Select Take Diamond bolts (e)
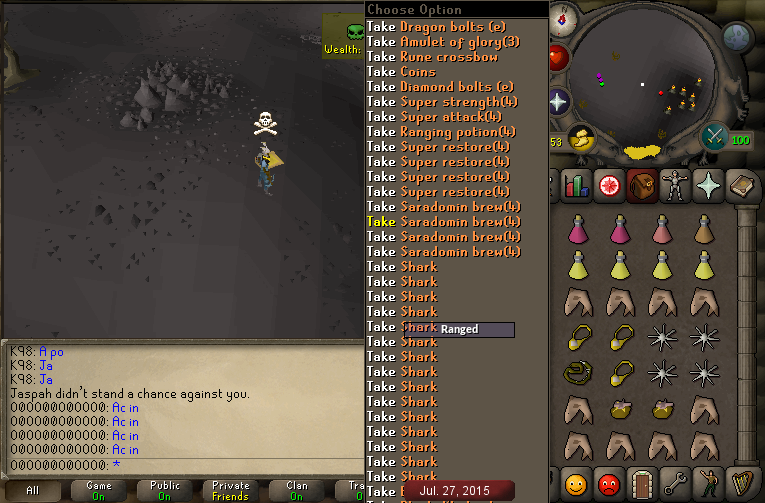 pos(440,87)
